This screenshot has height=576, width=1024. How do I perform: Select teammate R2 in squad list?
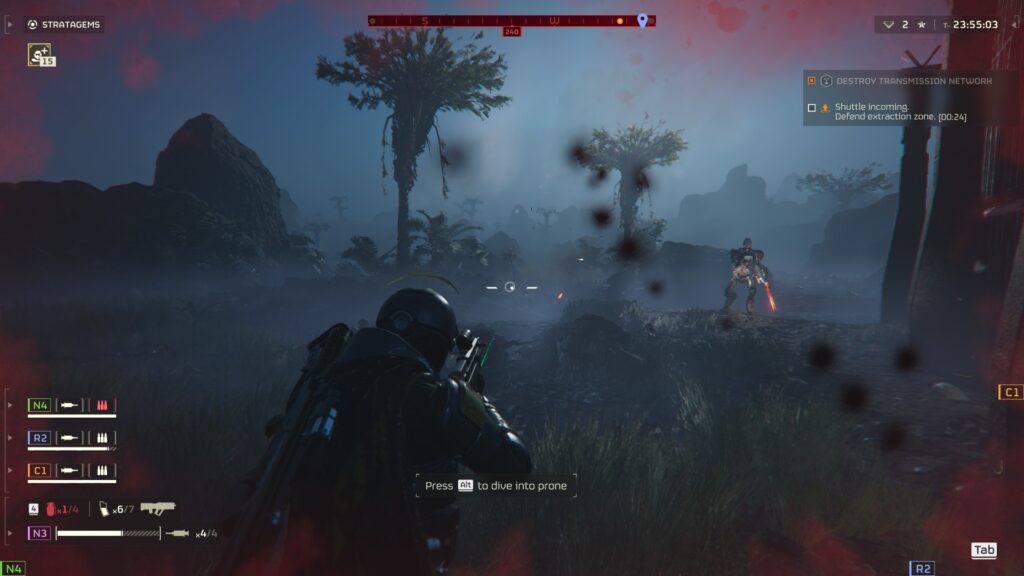[40, 437]
